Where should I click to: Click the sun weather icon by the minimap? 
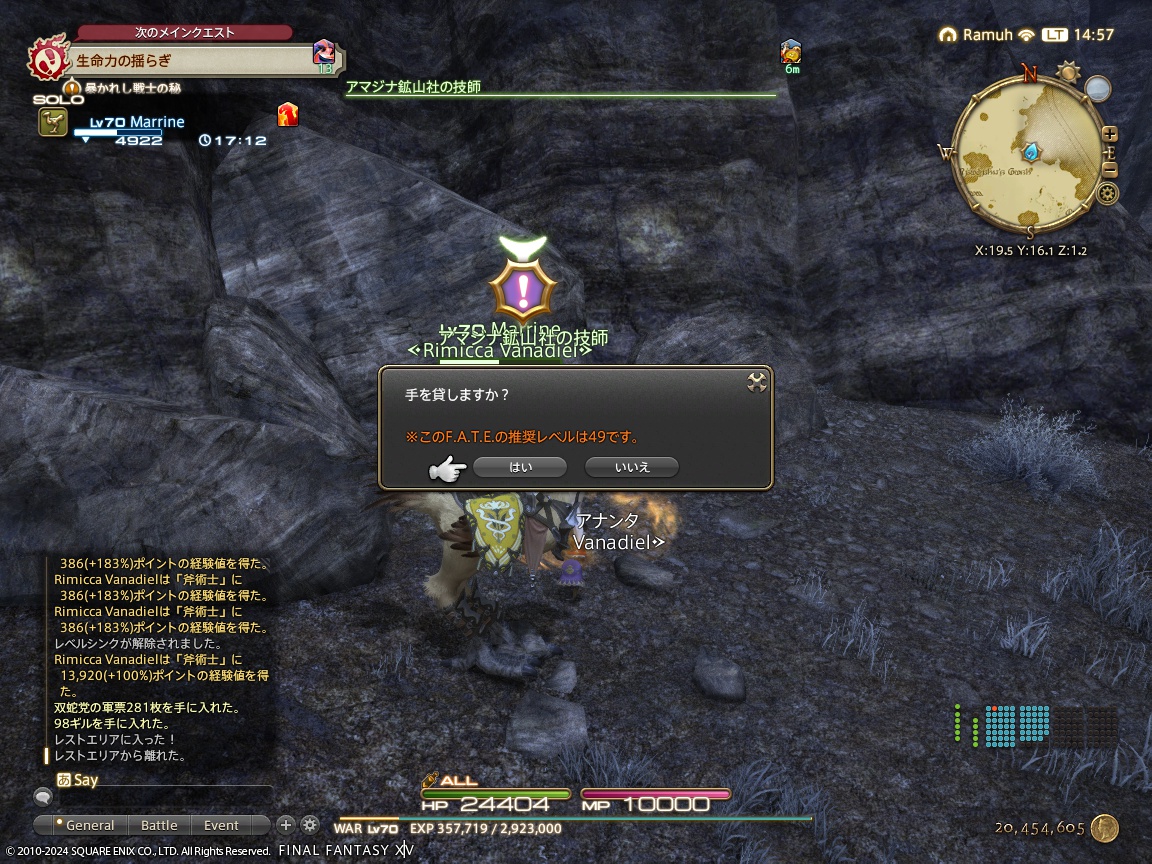point(1069,72)
